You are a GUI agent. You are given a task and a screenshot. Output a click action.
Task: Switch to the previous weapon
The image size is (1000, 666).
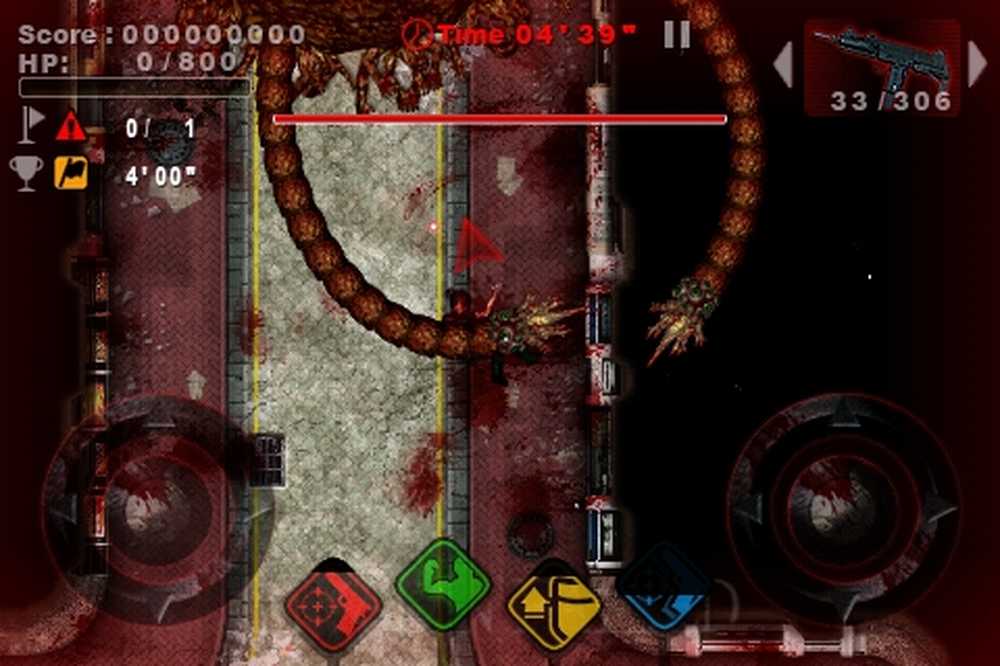[x=783, y=64]
